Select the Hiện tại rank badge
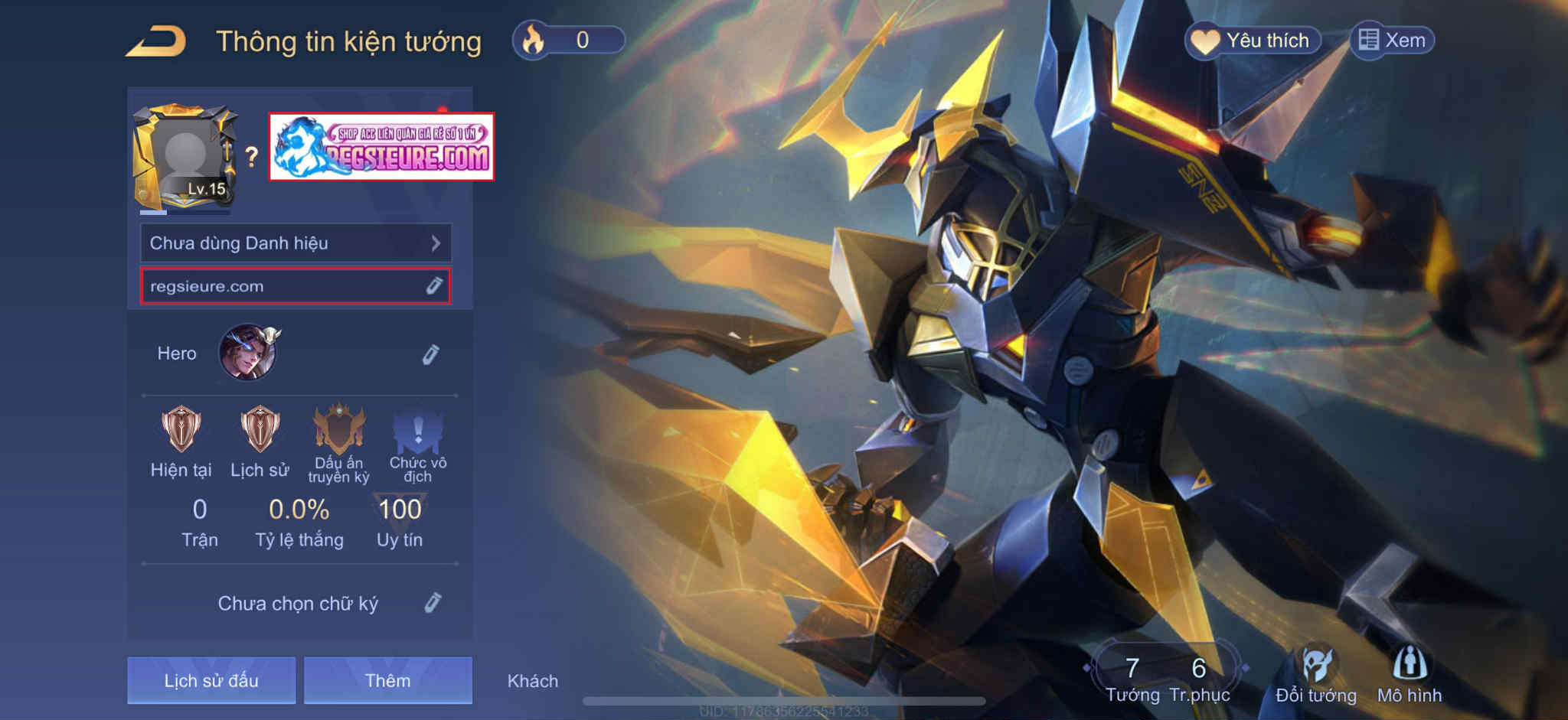The image size is (1568, 720). [x=181, y=429]
